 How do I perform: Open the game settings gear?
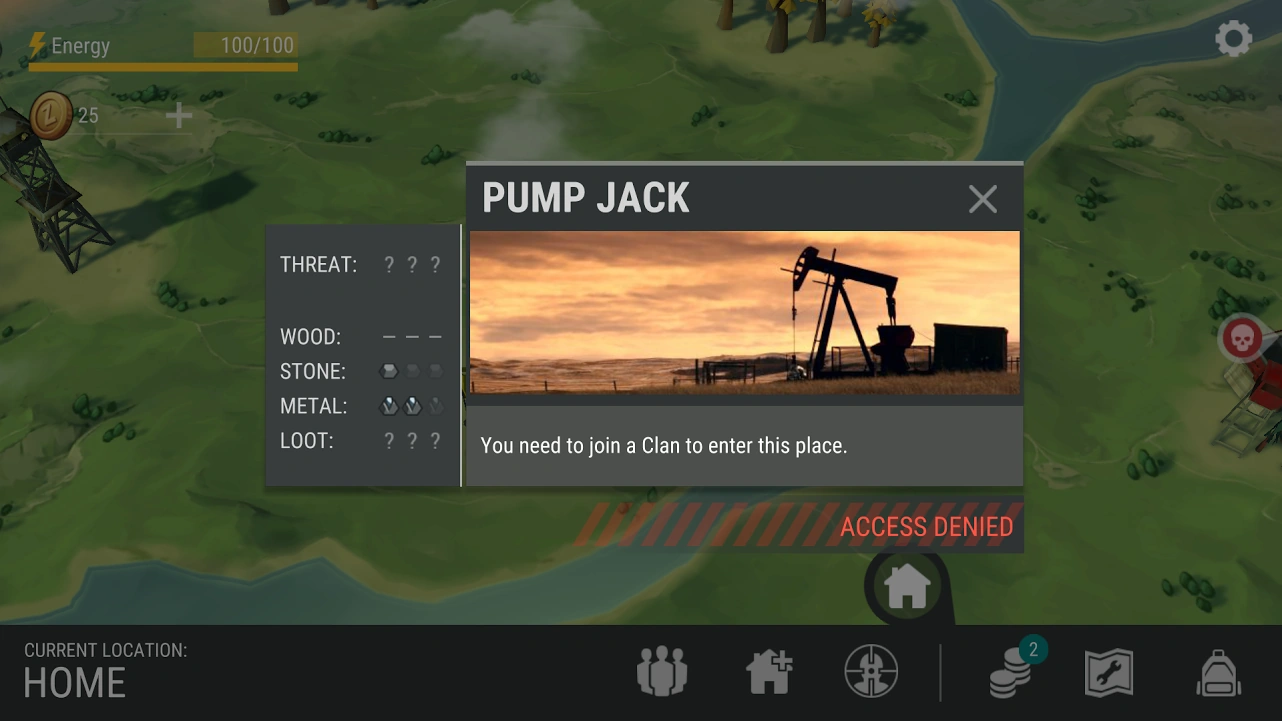[x=1233, y=38]
